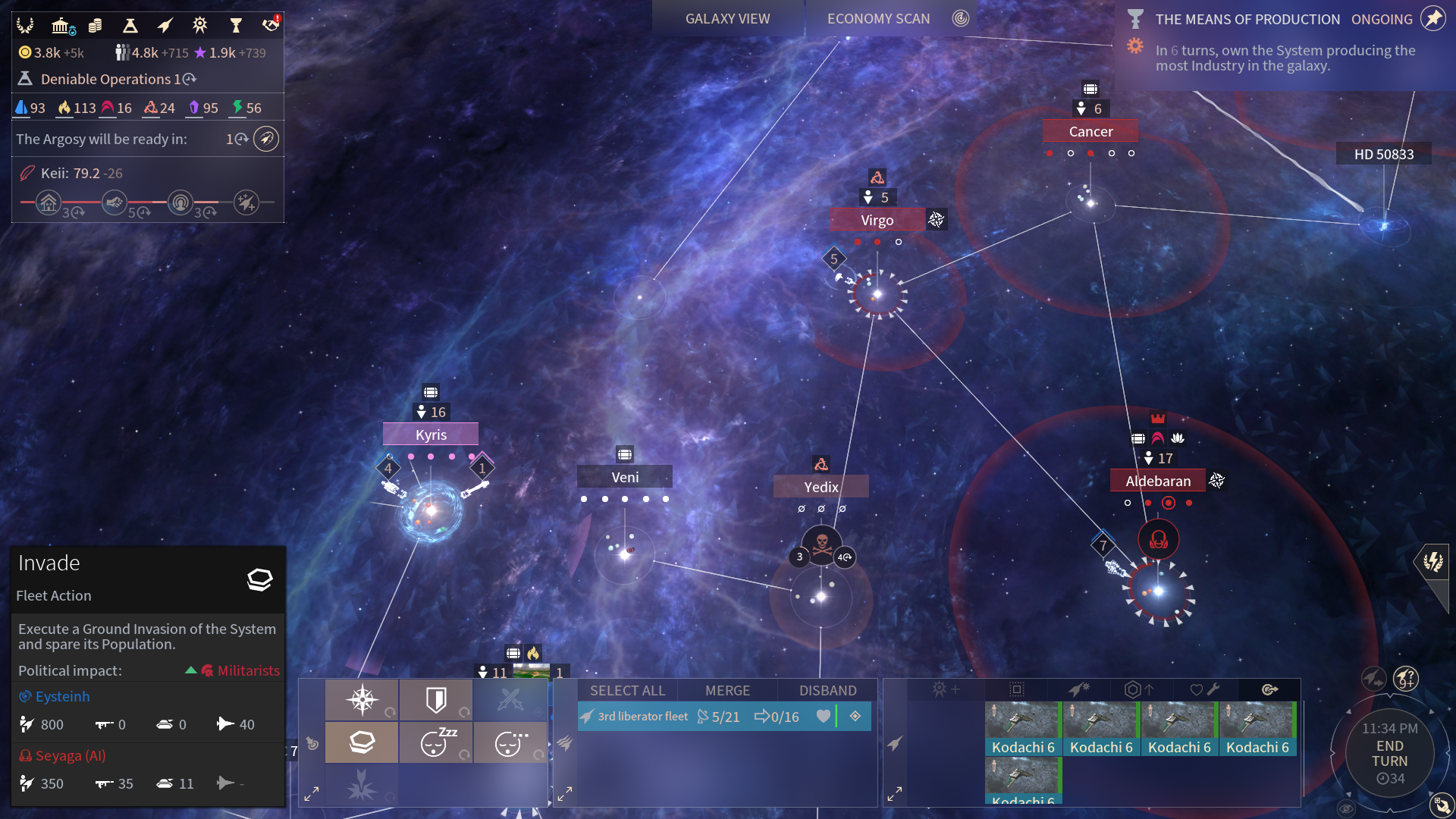Put the fleet to sleep (Zzz)
Screen dimensions: 1456x819
[x=436, y=742]
